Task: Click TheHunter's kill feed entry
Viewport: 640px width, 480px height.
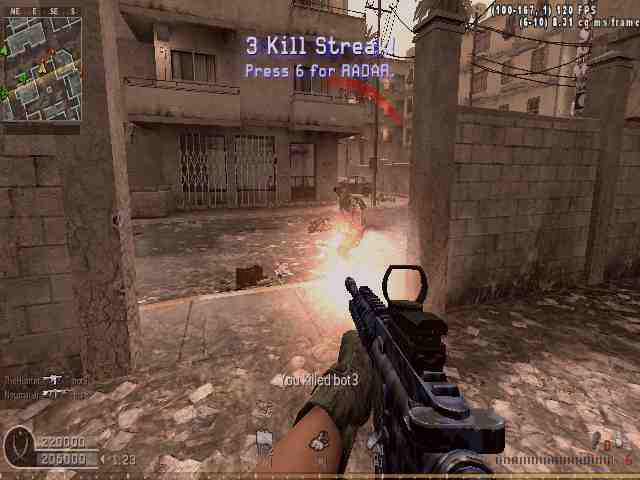Action: [x=45, y=381]
